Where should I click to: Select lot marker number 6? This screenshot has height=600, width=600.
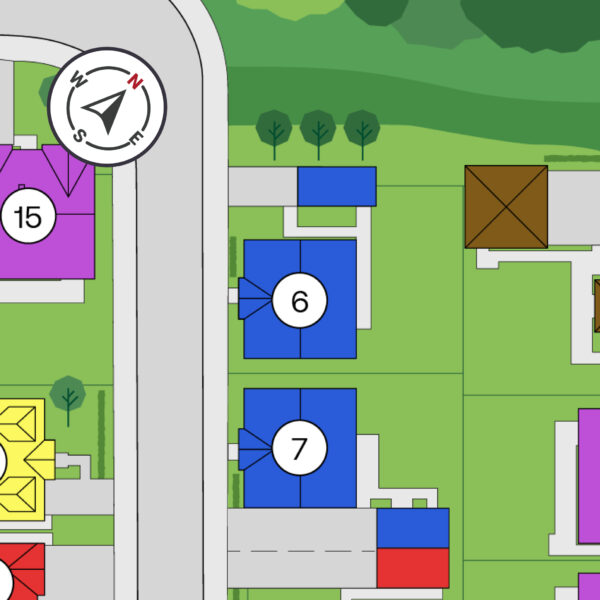pyautogui.click(x=300, y=300)
